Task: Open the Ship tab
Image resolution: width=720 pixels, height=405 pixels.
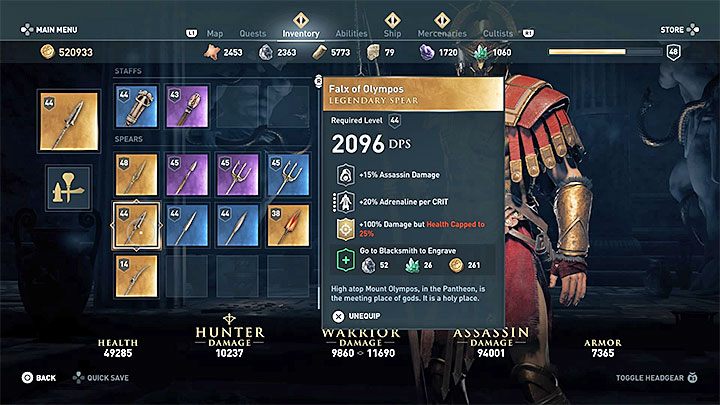Action: [x=393, y=33]
